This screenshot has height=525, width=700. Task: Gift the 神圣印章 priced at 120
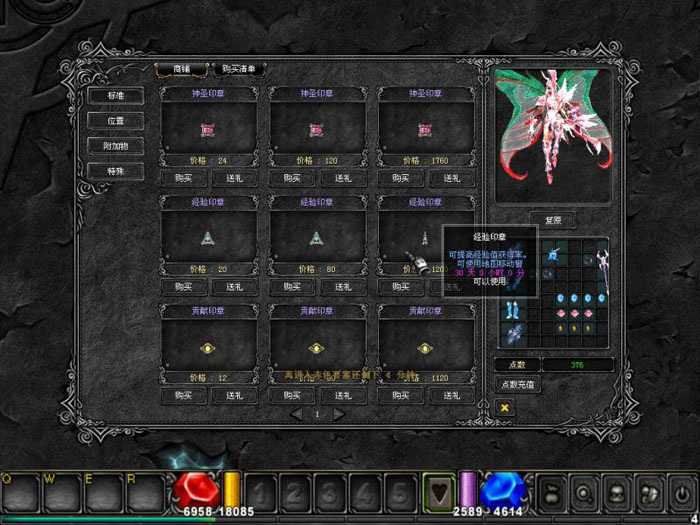[x=344, y=177]
